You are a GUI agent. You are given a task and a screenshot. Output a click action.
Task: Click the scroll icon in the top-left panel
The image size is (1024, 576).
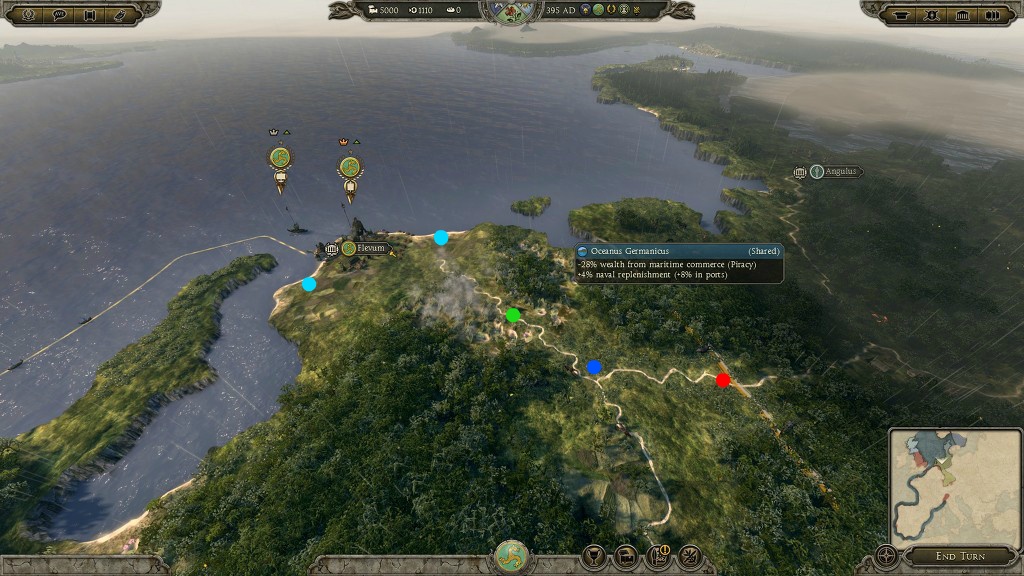pos(121,14)
